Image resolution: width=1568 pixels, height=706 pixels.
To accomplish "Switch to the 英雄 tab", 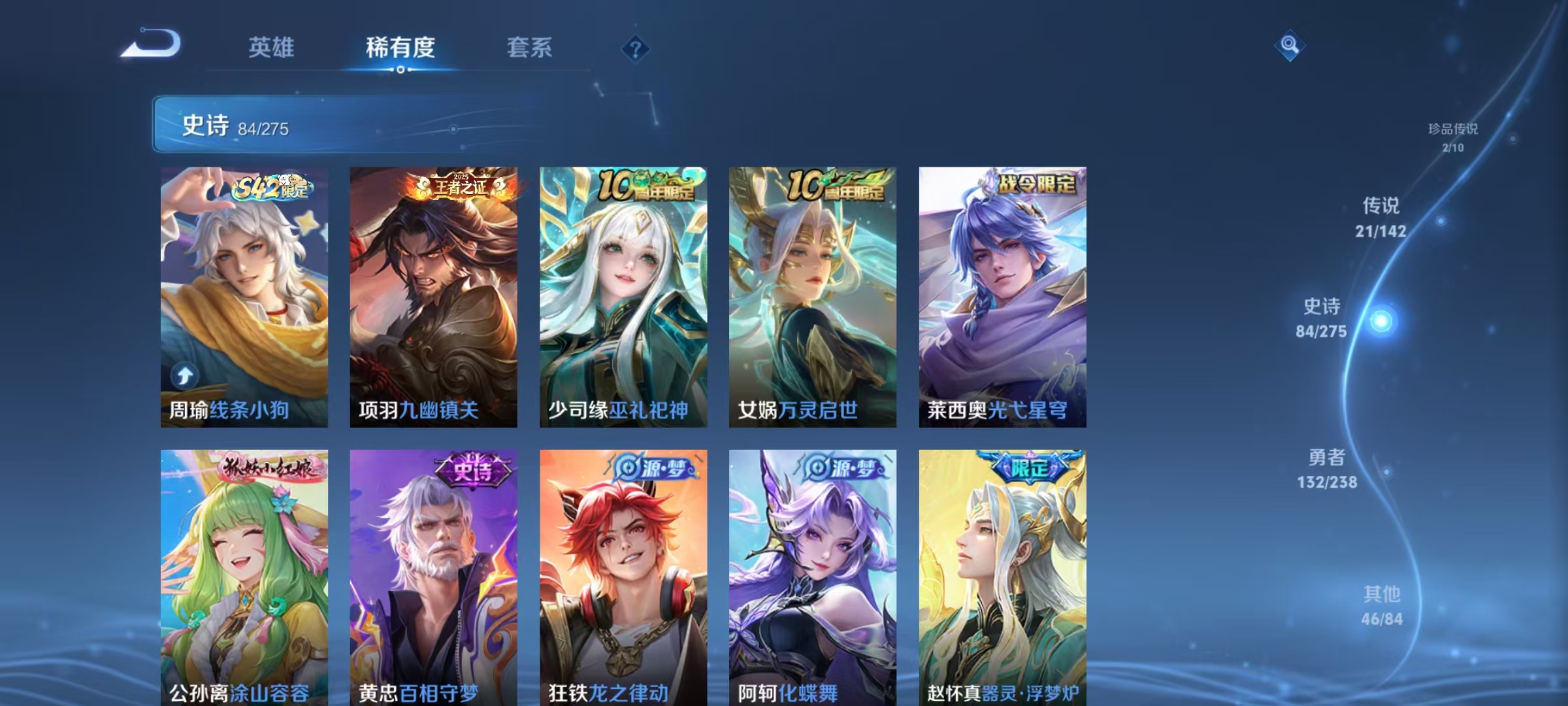I will (271, 48).
